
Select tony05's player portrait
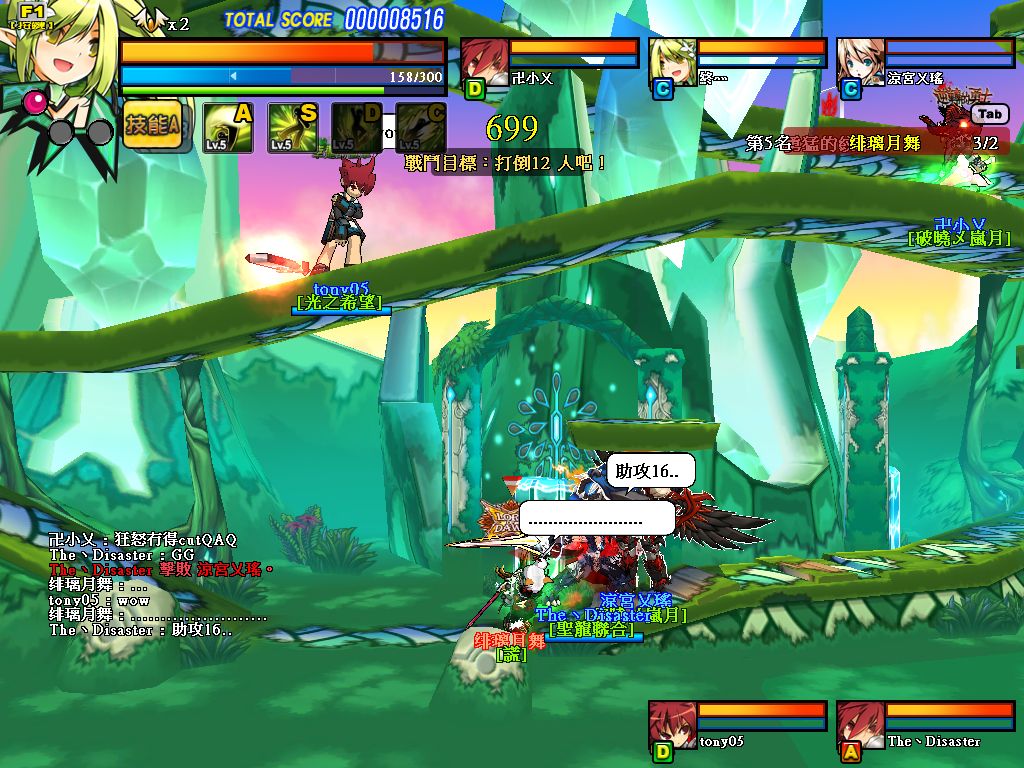[x=672, y=725]
